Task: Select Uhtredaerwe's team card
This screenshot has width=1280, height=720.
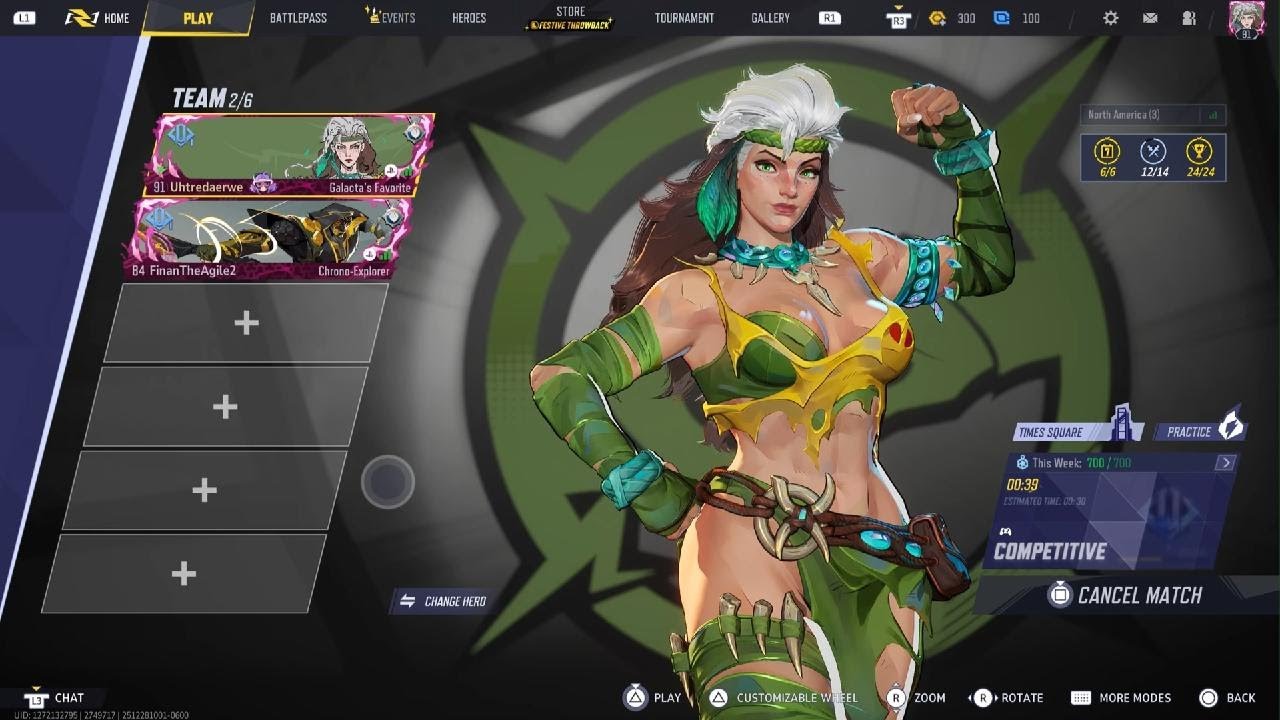Action: pos(290,155)
